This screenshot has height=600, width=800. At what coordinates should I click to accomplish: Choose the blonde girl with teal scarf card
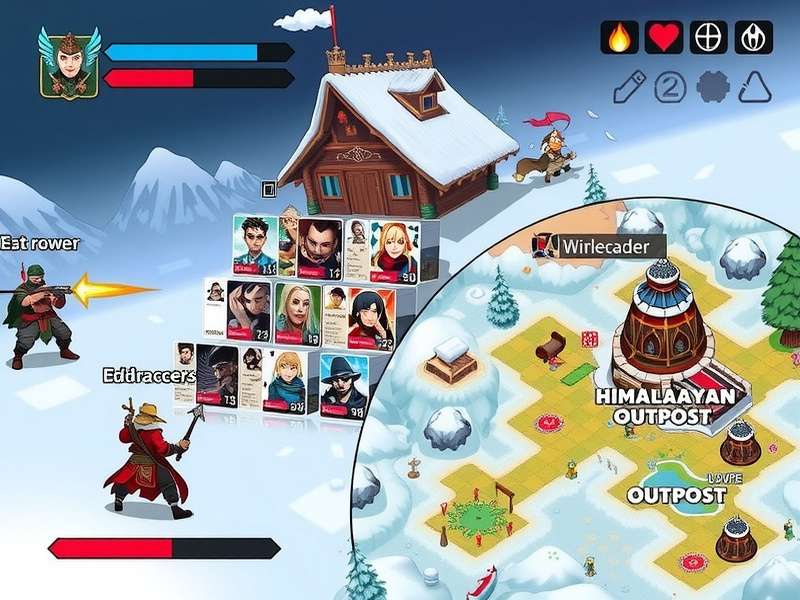[x=287, y=381]
